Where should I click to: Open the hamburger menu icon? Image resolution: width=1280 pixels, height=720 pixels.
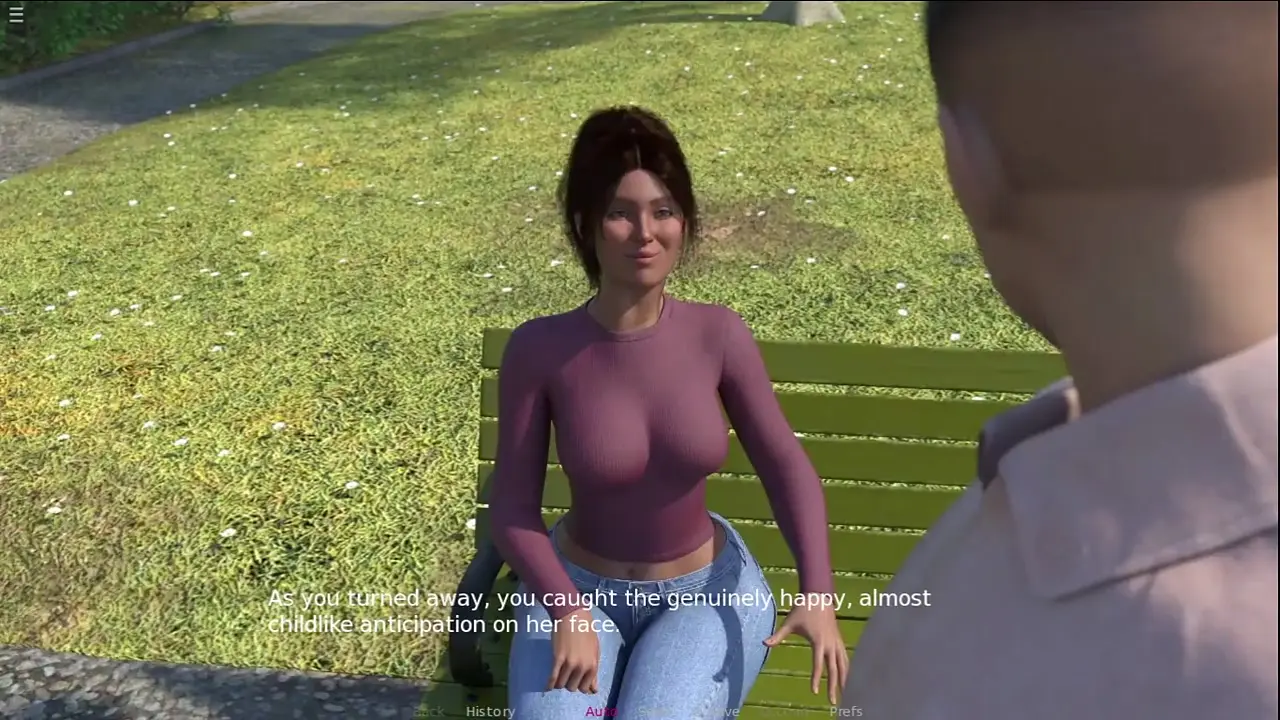coord(16,14)
